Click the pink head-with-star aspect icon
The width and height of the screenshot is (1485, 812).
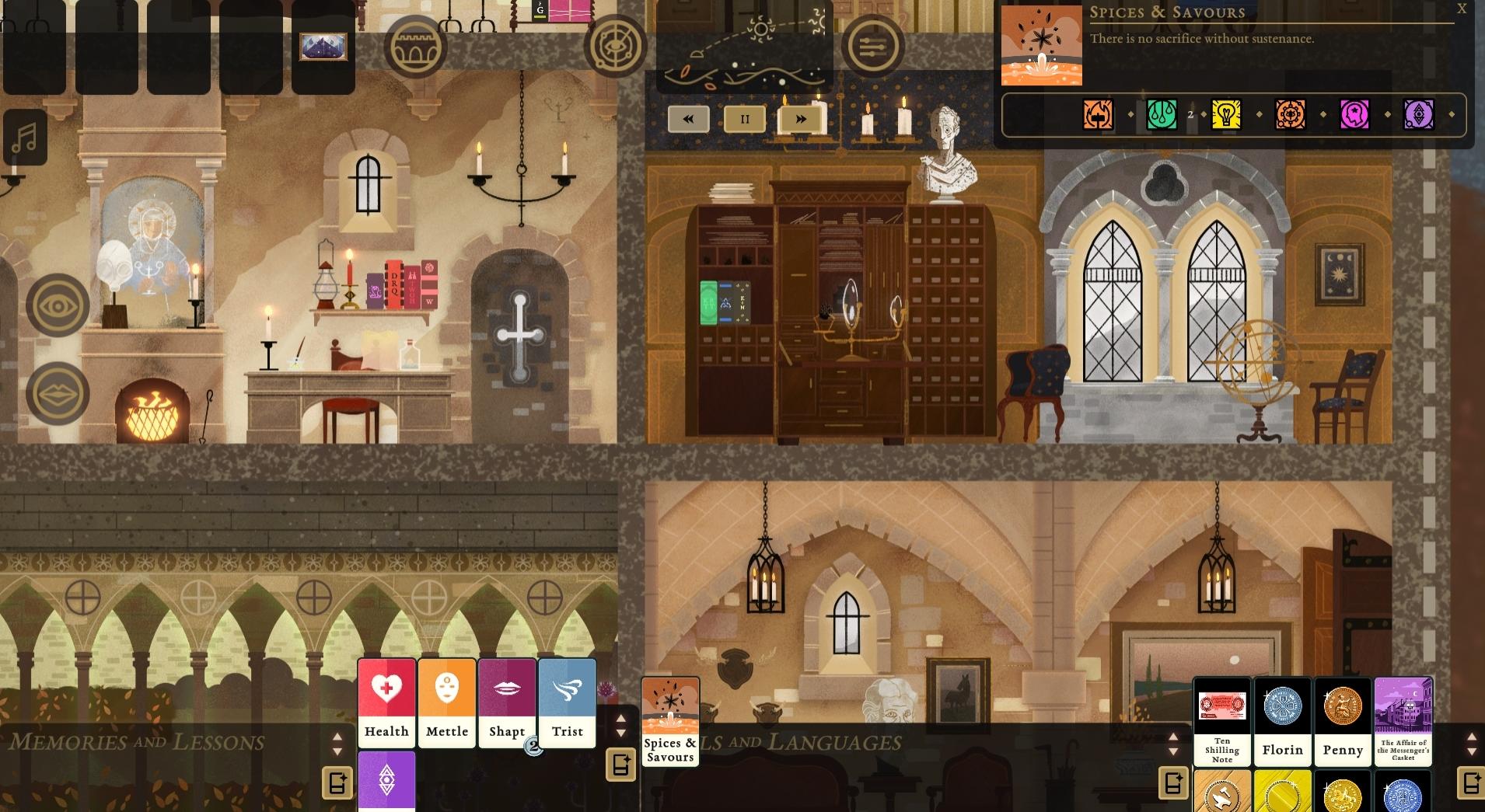[x=1356, y=114]
